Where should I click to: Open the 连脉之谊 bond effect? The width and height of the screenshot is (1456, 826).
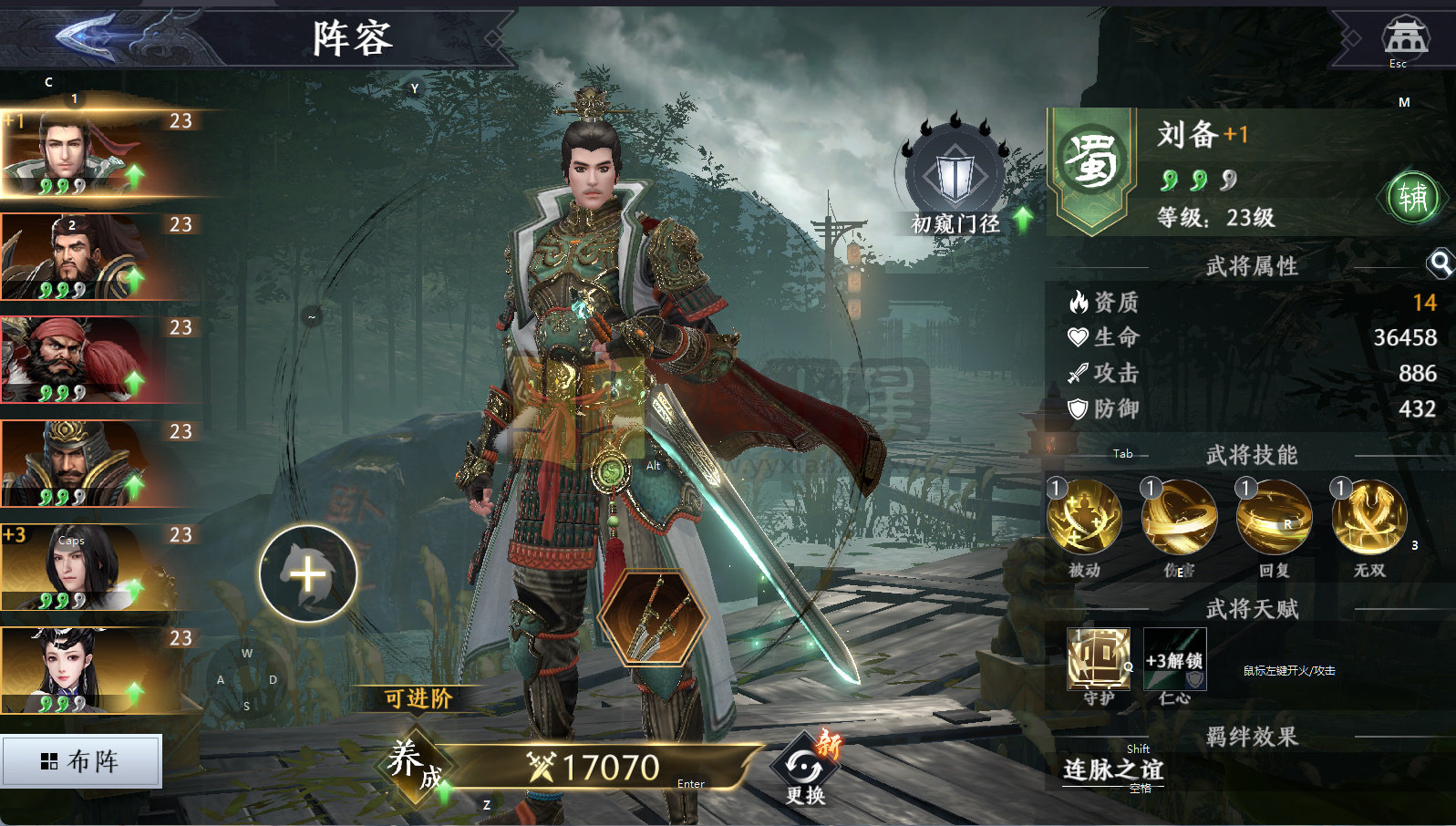pos(1112,770)
